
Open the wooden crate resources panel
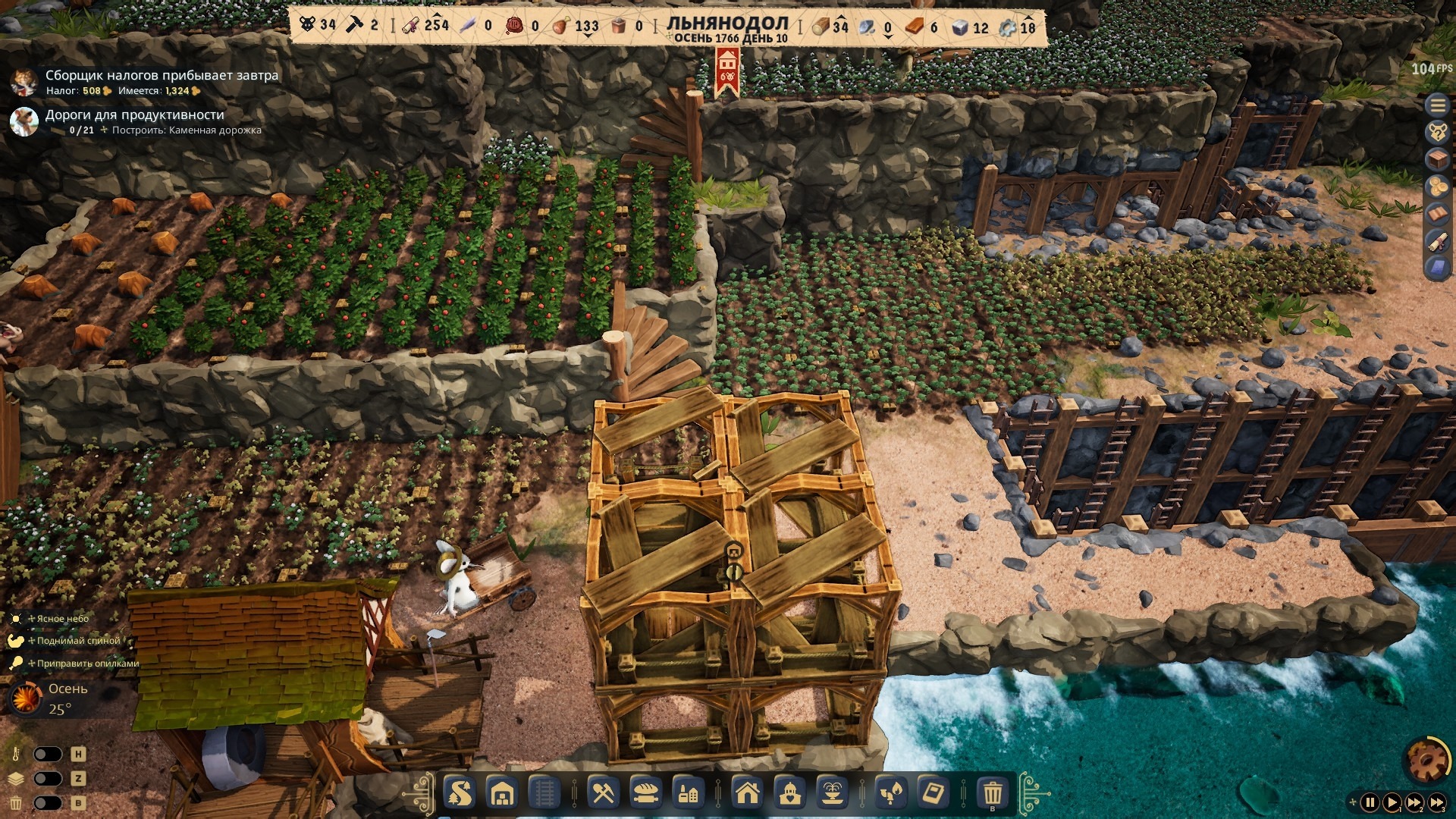[x=1438, y=160]
